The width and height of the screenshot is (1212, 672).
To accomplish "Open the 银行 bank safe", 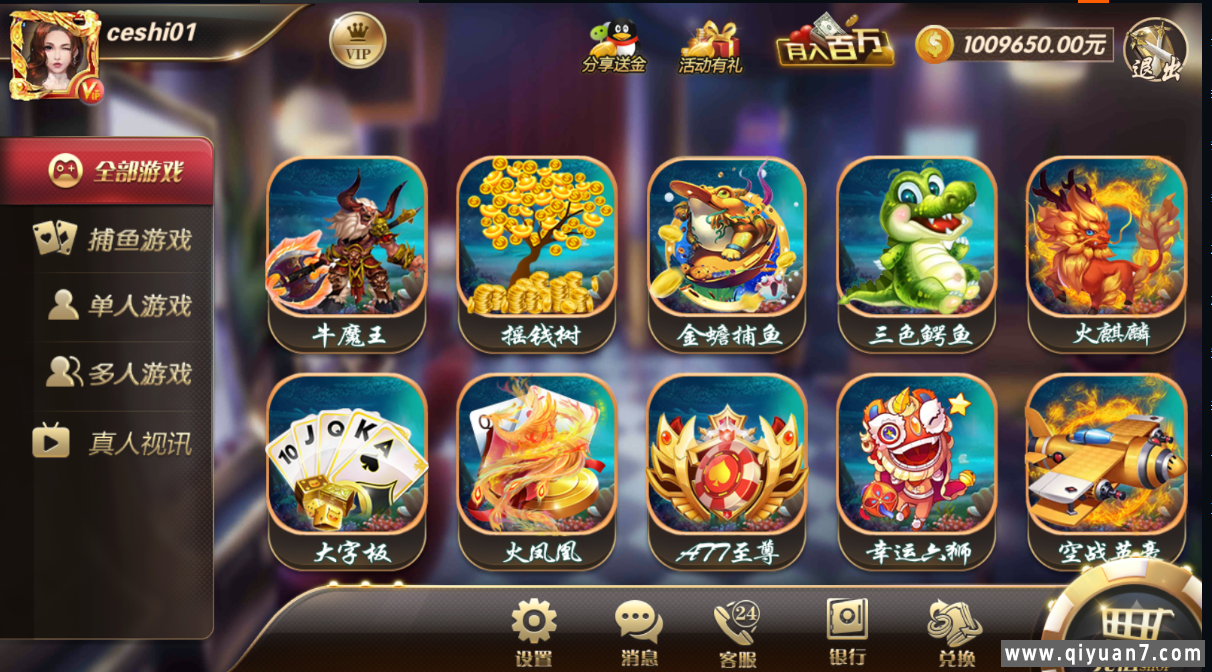I will pos(847,628).
